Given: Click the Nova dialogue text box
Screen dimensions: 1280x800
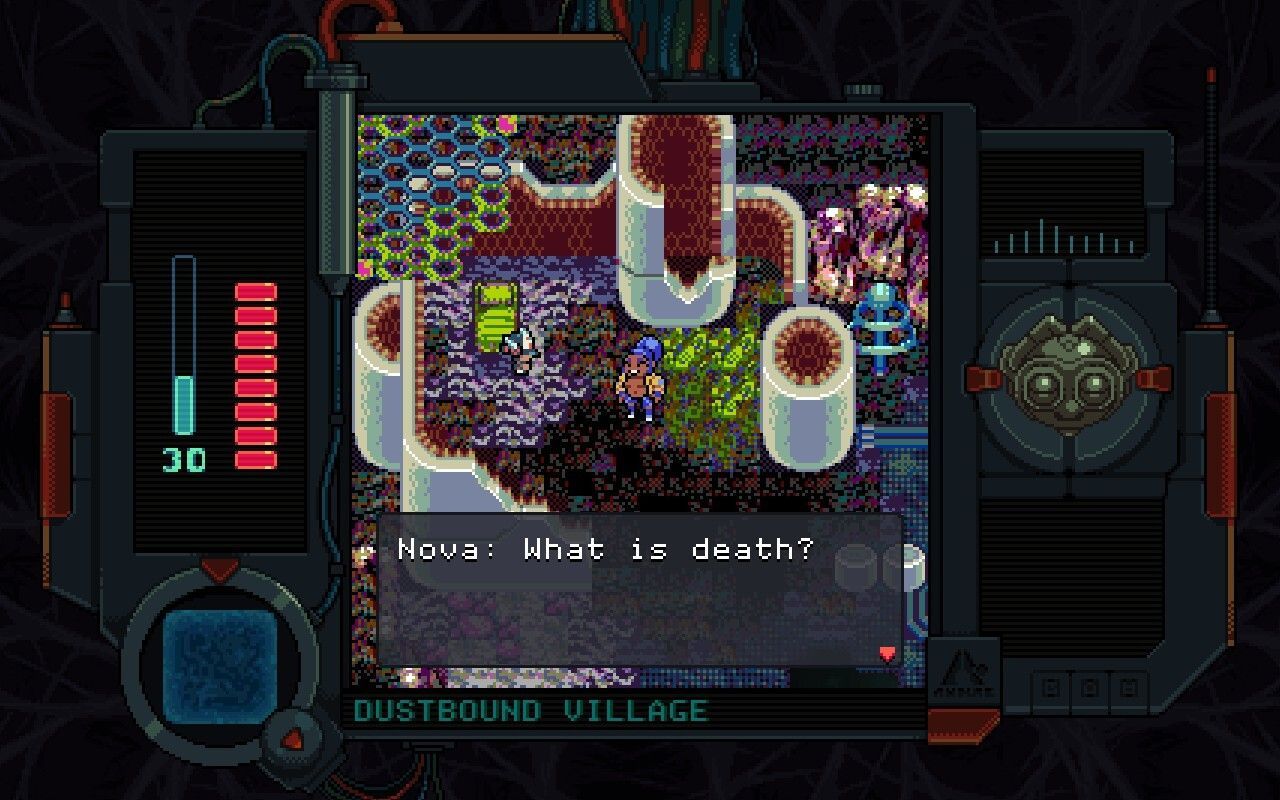Looking at the screenshot, I should click(x=640, y=590).
